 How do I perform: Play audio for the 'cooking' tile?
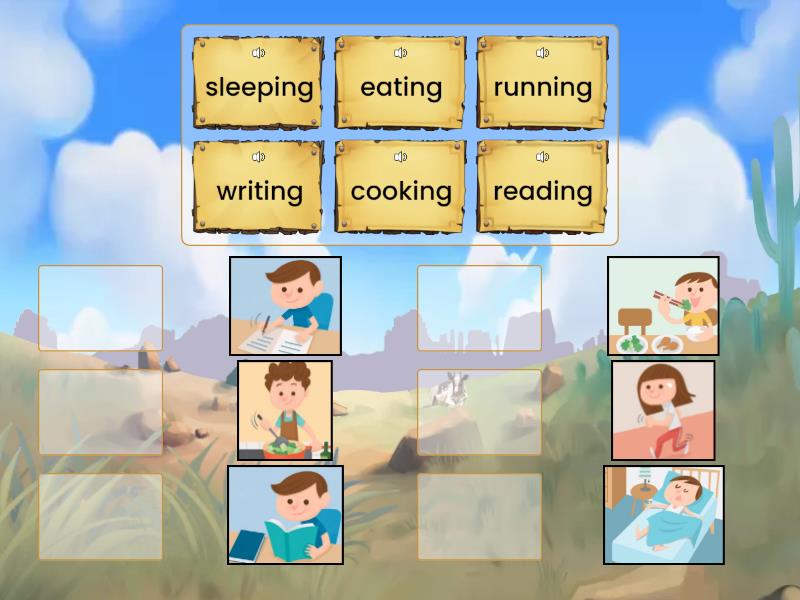click(400, 157)
